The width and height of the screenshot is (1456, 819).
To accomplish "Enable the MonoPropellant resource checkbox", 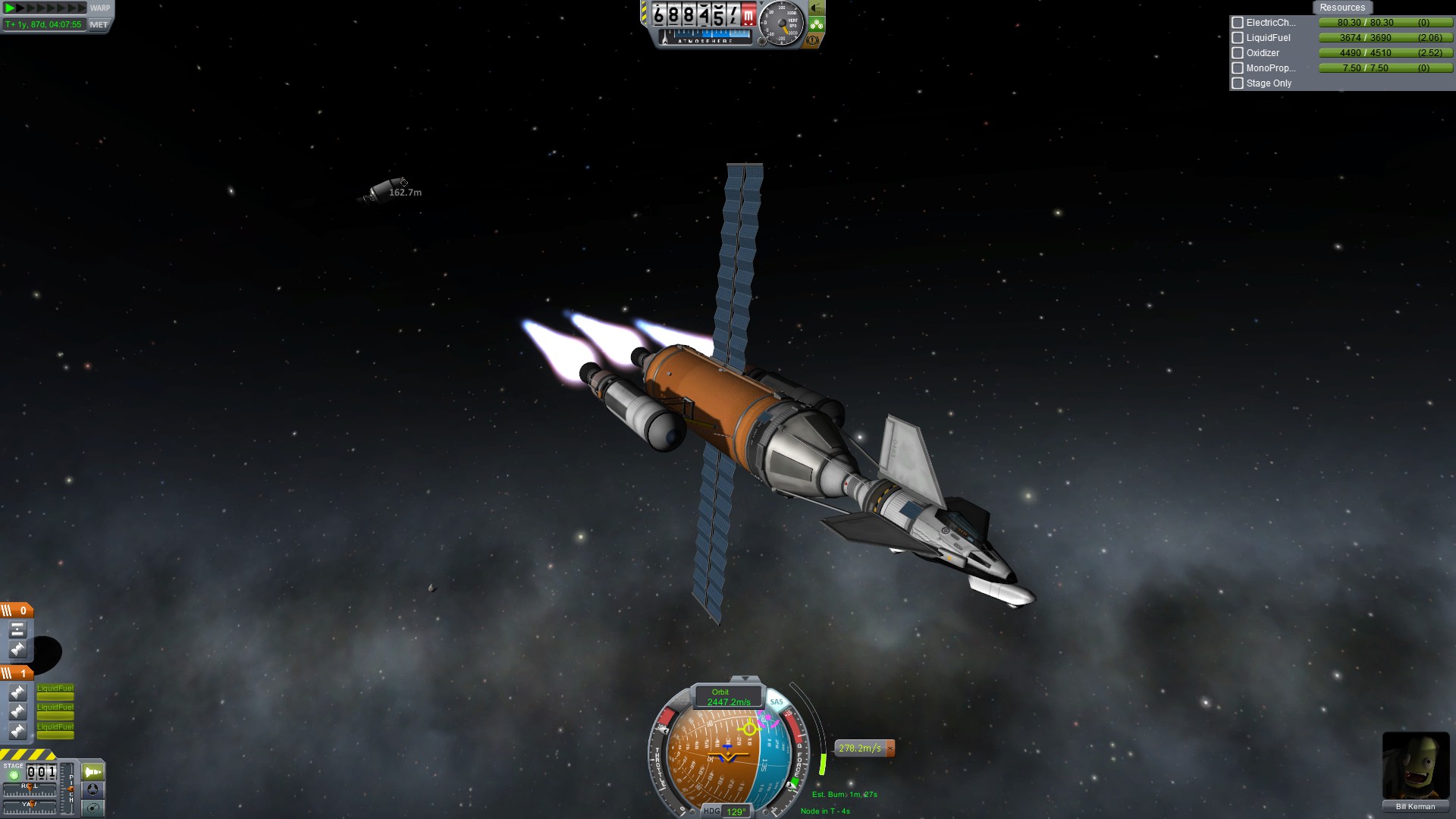I will point(1238,68).
